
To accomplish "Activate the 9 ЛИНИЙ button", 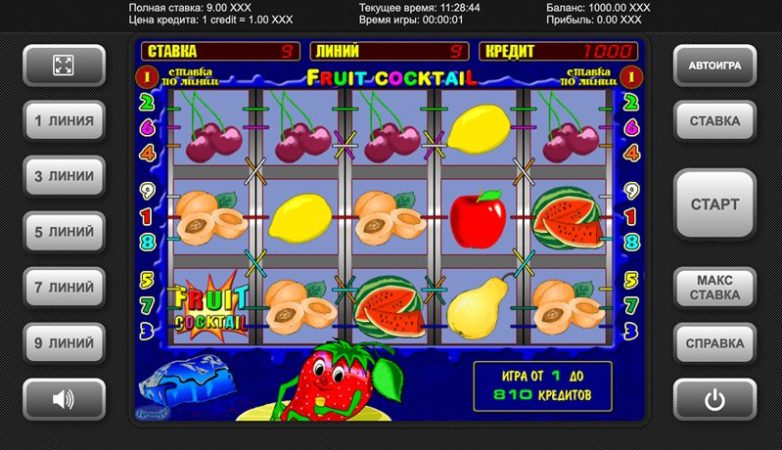I will (64, 343).
